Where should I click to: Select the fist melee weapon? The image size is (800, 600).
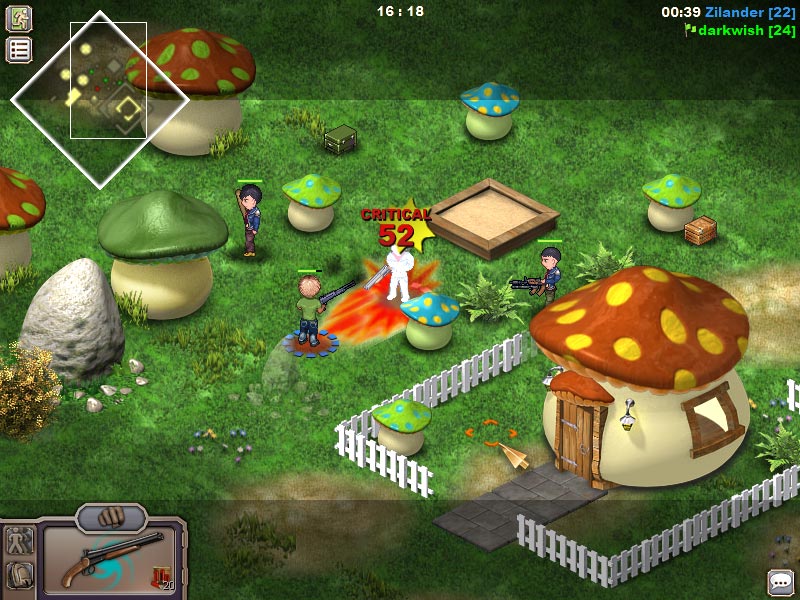click(111, 518)
